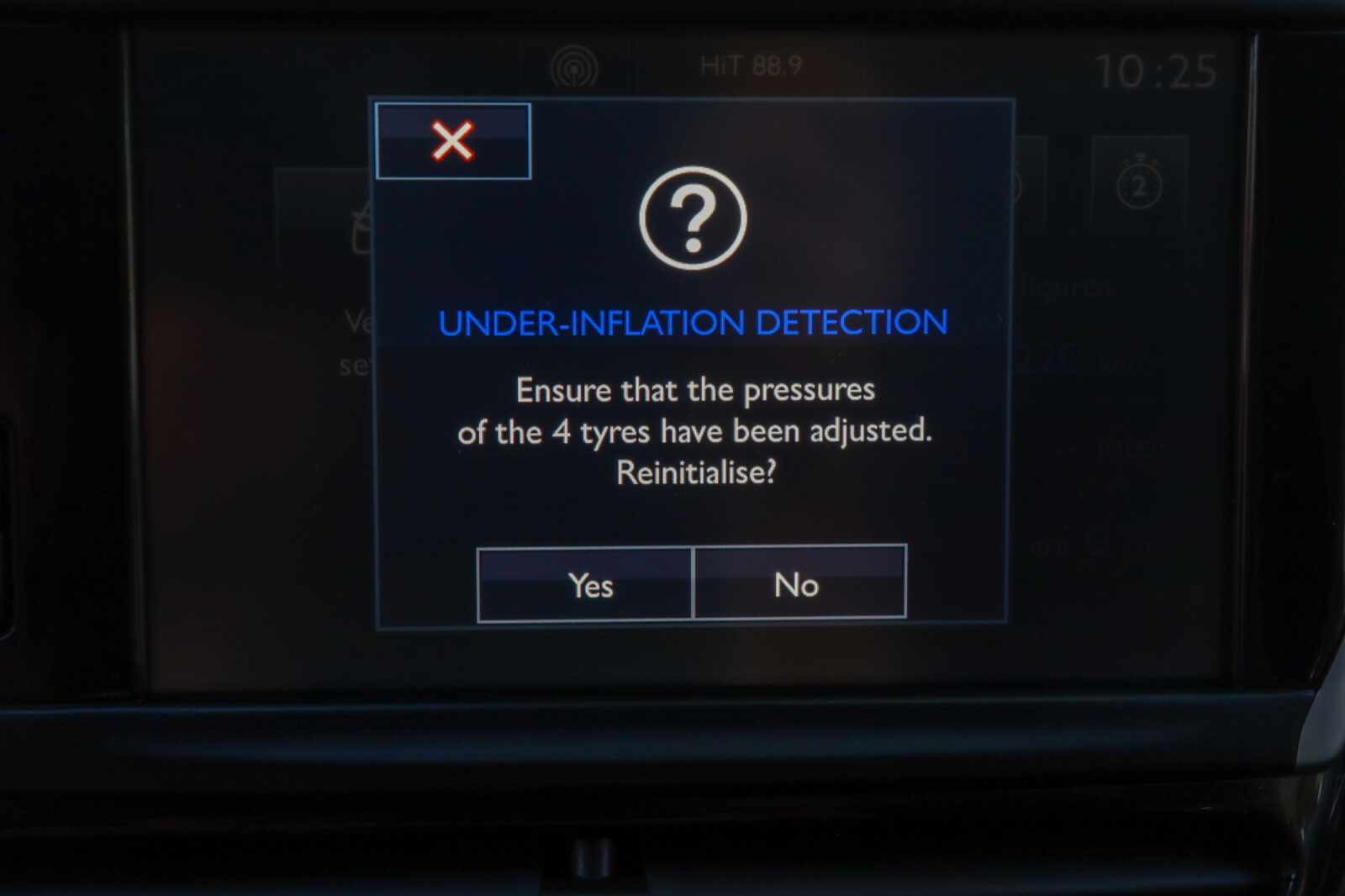Image resolution: width=1345 pixels, height=896 pixels.
Task: Decline reinitialisation with No
Action: tap(799, 582)
